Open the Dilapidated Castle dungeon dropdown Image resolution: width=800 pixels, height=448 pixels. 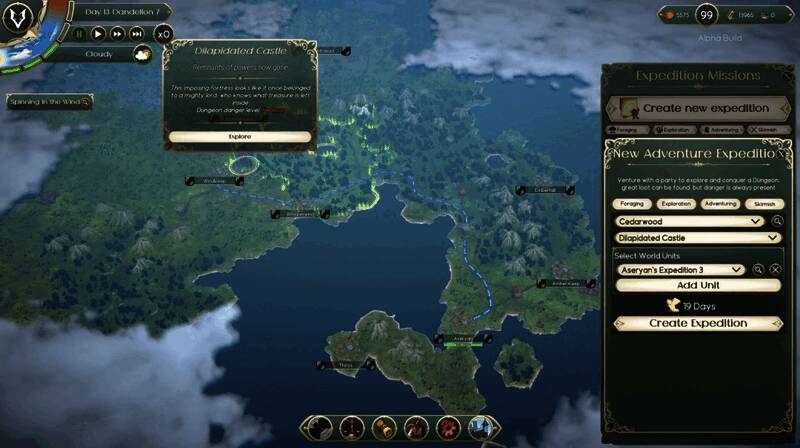coord(697,238)
